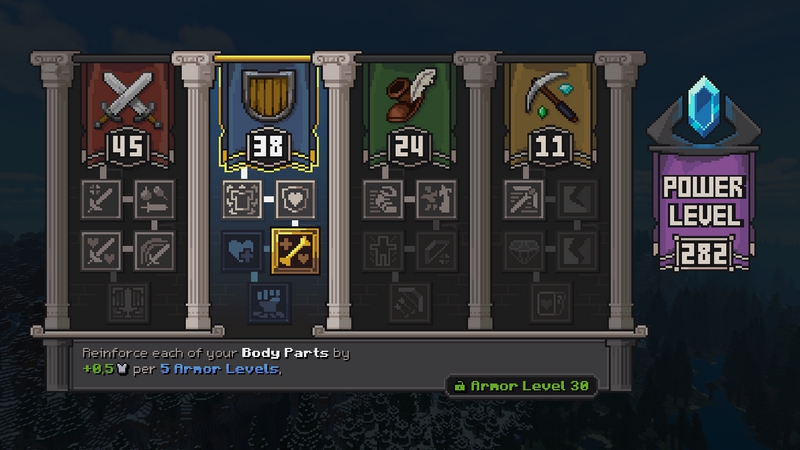Select the sword slash arc perk

pos(155,249)
